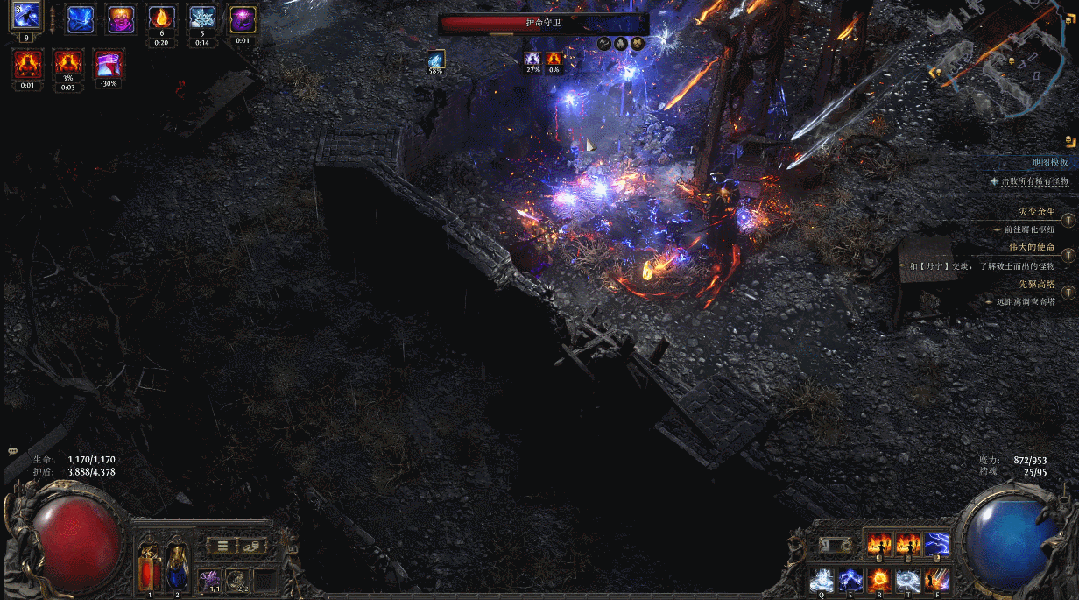This screenshot has width=1079, height=600.
Task: Select the purple charm slot
Action: coord(211,578)
